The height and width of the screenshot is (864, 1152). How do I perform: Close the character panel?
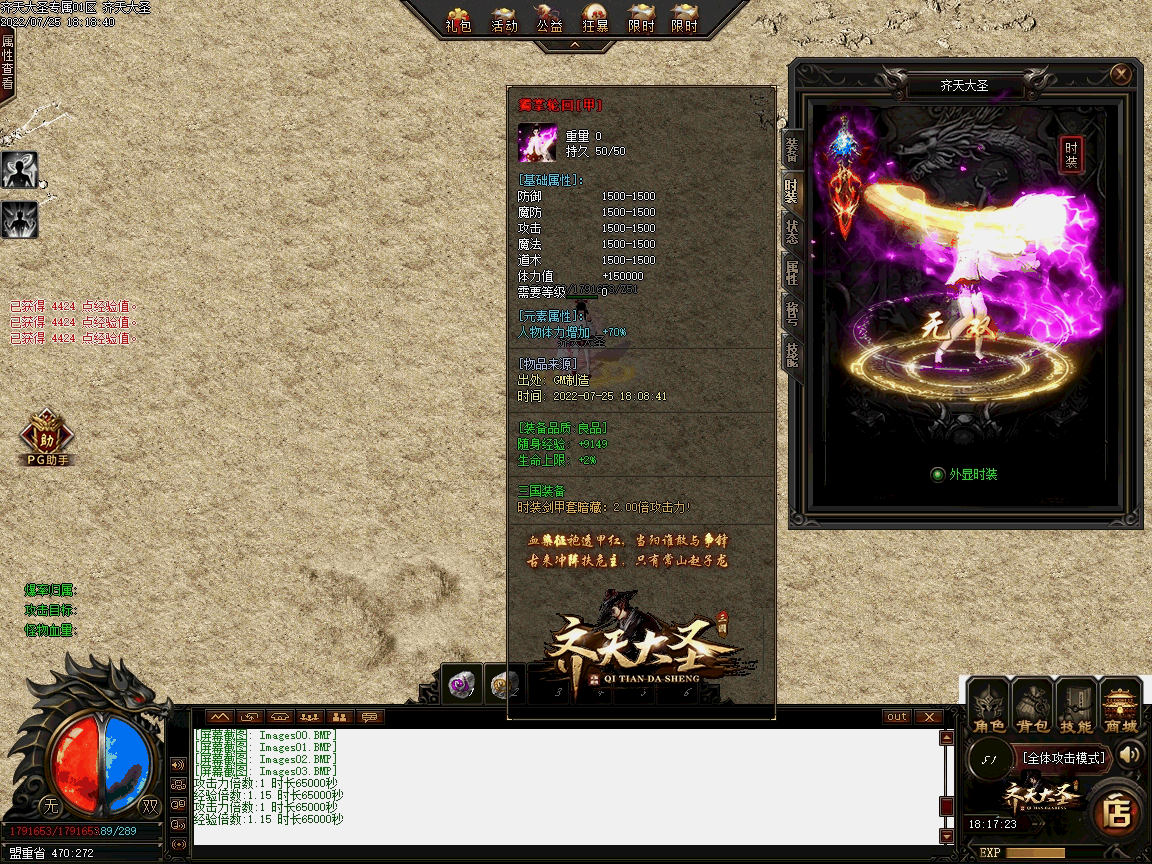pos(1121,74)
